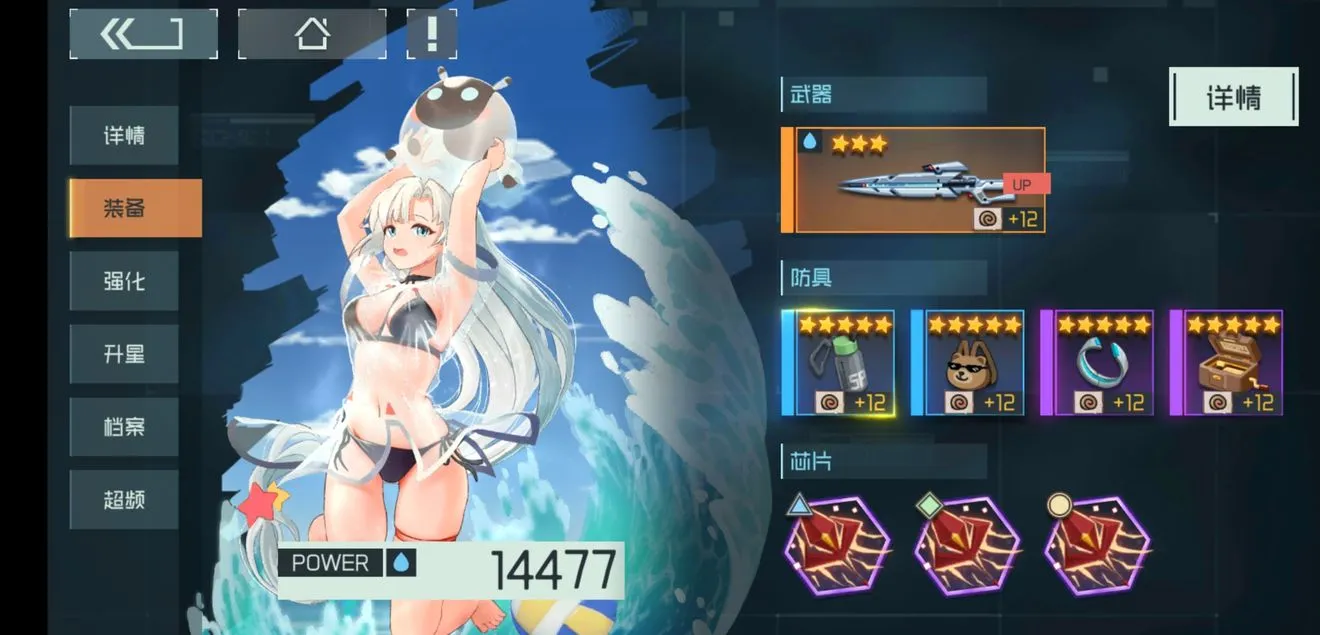Select the circle-marked chip slot
1320x635 pixels.
point(1097,547)
